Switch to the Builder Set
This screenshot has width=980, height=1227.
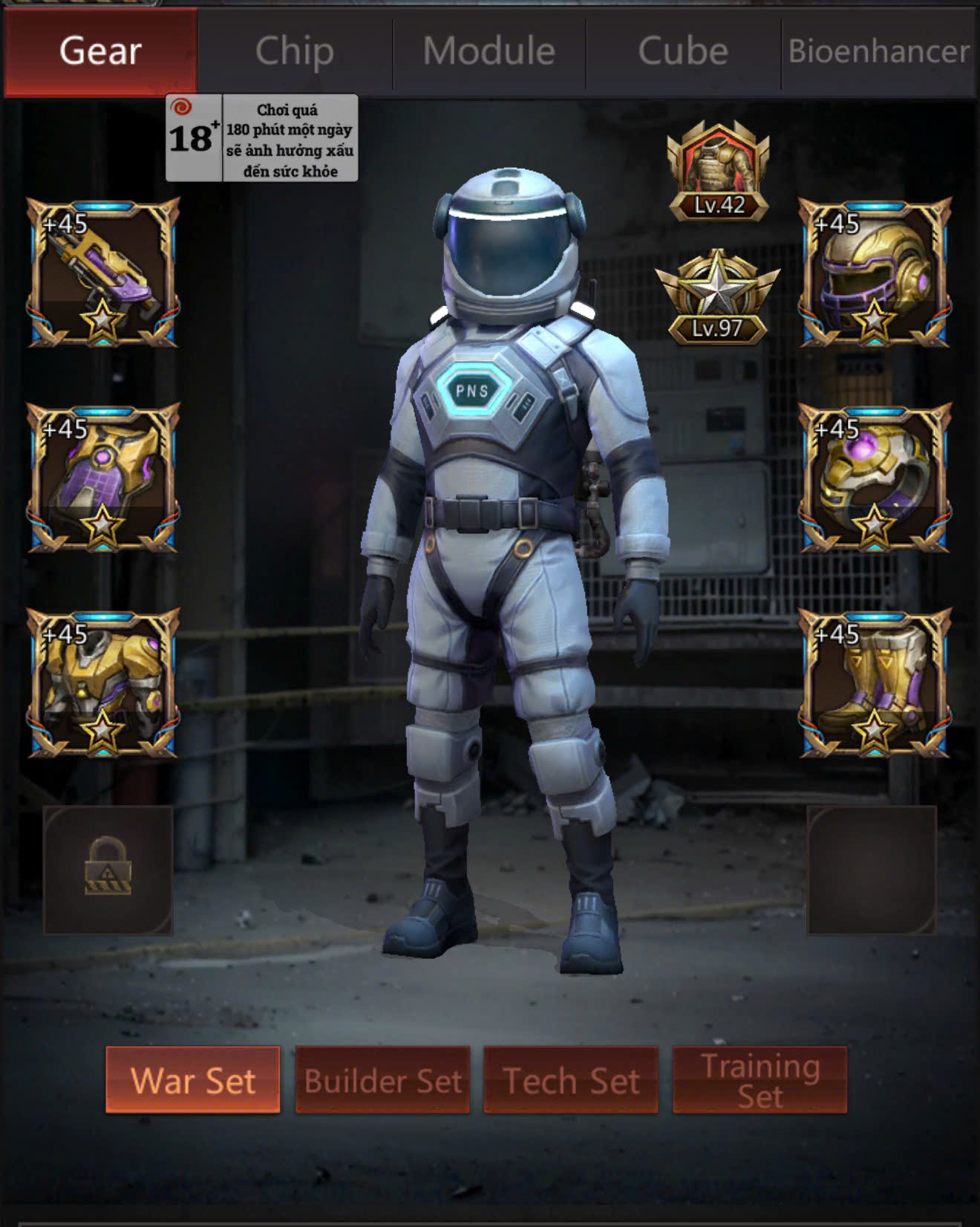(382, 1080)
